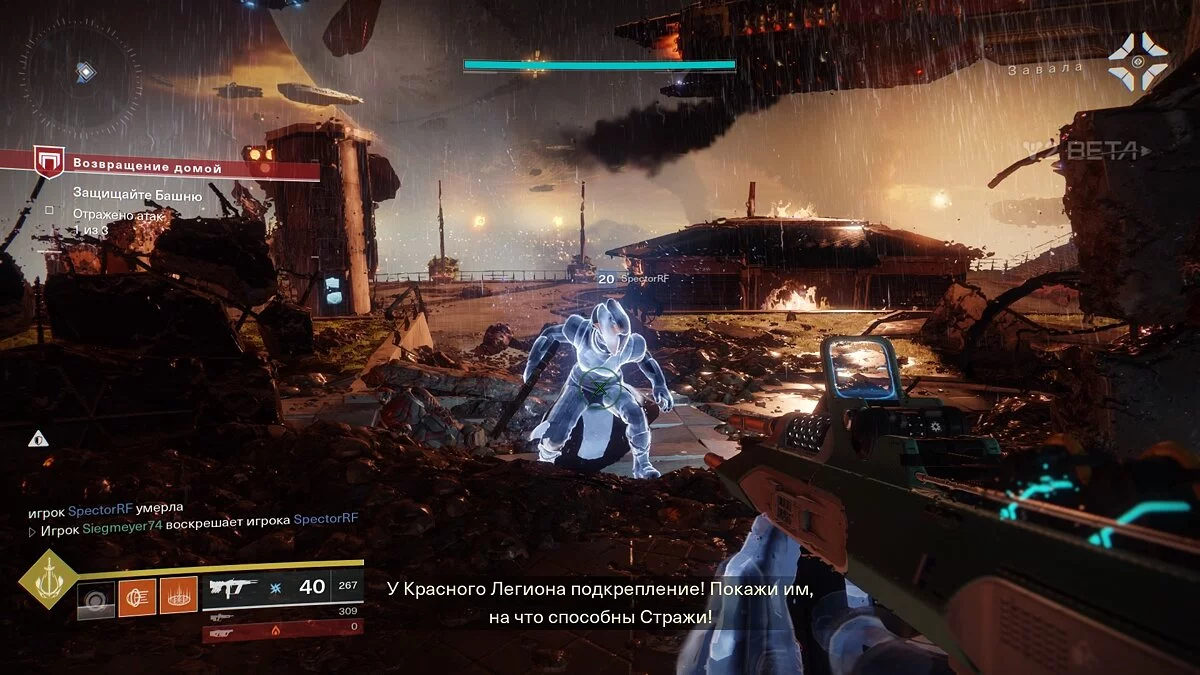Switch to the second weapon with 309 ammo

pyautogui.click(x=282, y=612)
